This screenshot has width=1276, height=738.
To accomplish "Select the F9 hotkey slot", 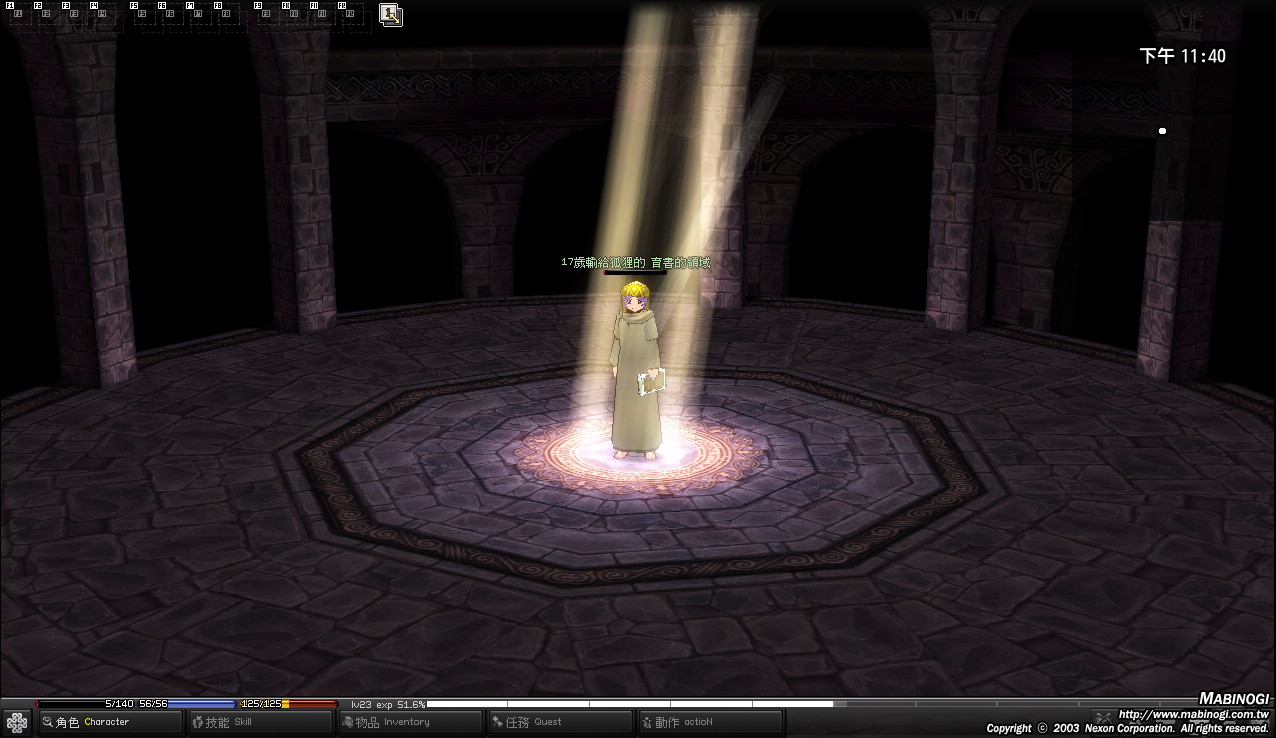I will [x=265, y=15].
